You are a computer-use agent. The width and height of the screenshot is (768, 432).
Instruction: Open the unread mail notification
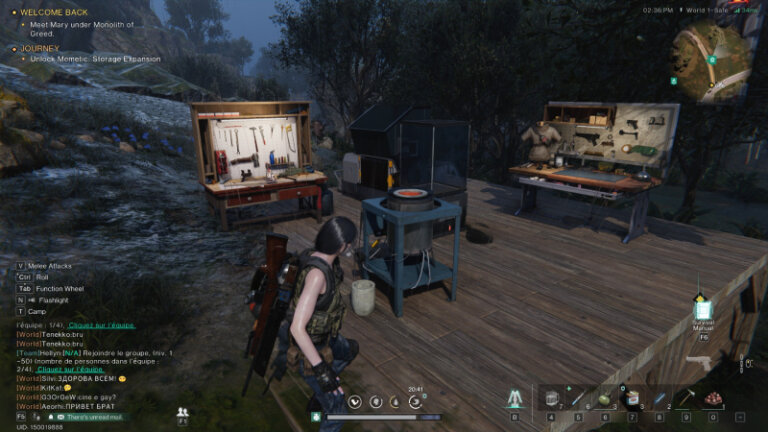[90, 415]
